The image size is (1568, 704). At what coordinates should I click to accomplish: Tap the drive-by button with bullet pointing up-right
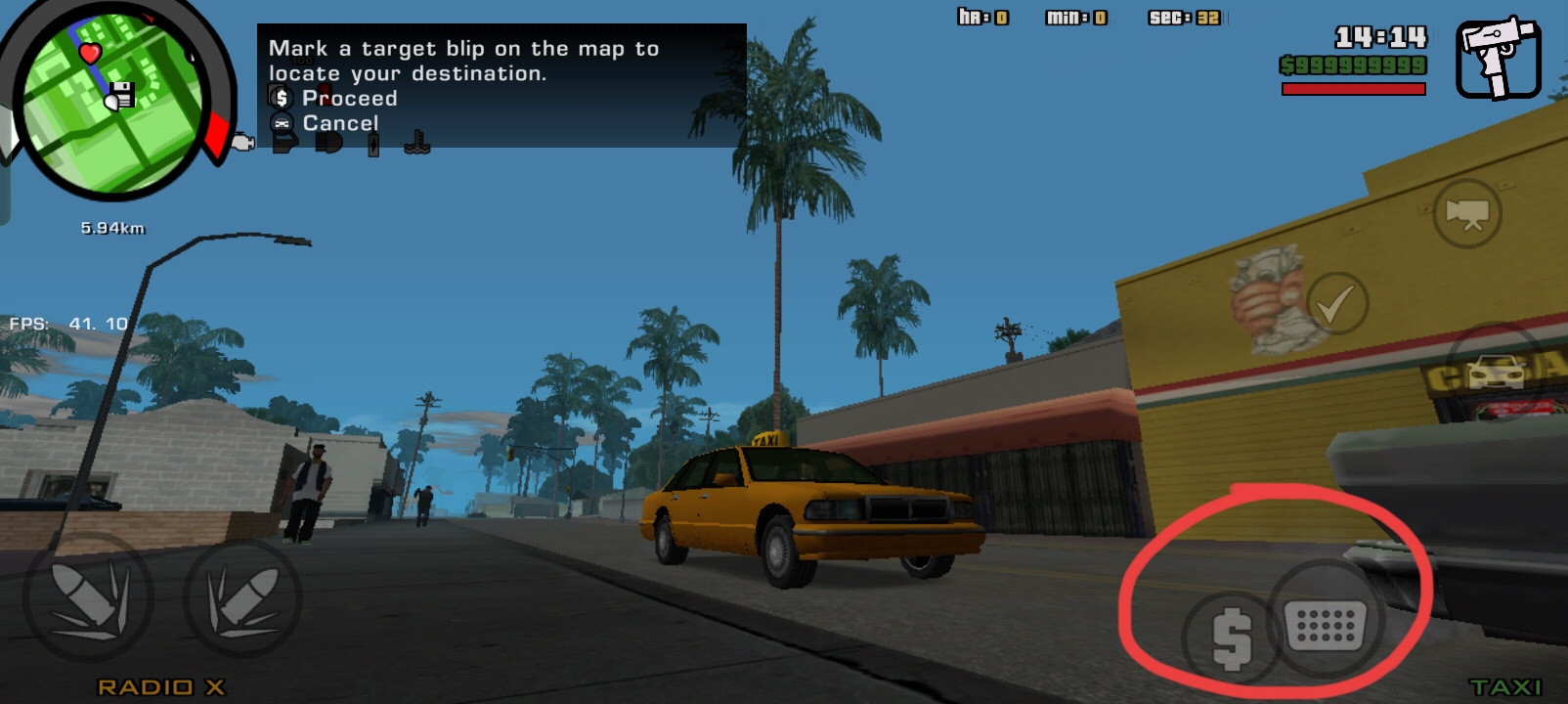pyautogui.click(x=242, y=597)
